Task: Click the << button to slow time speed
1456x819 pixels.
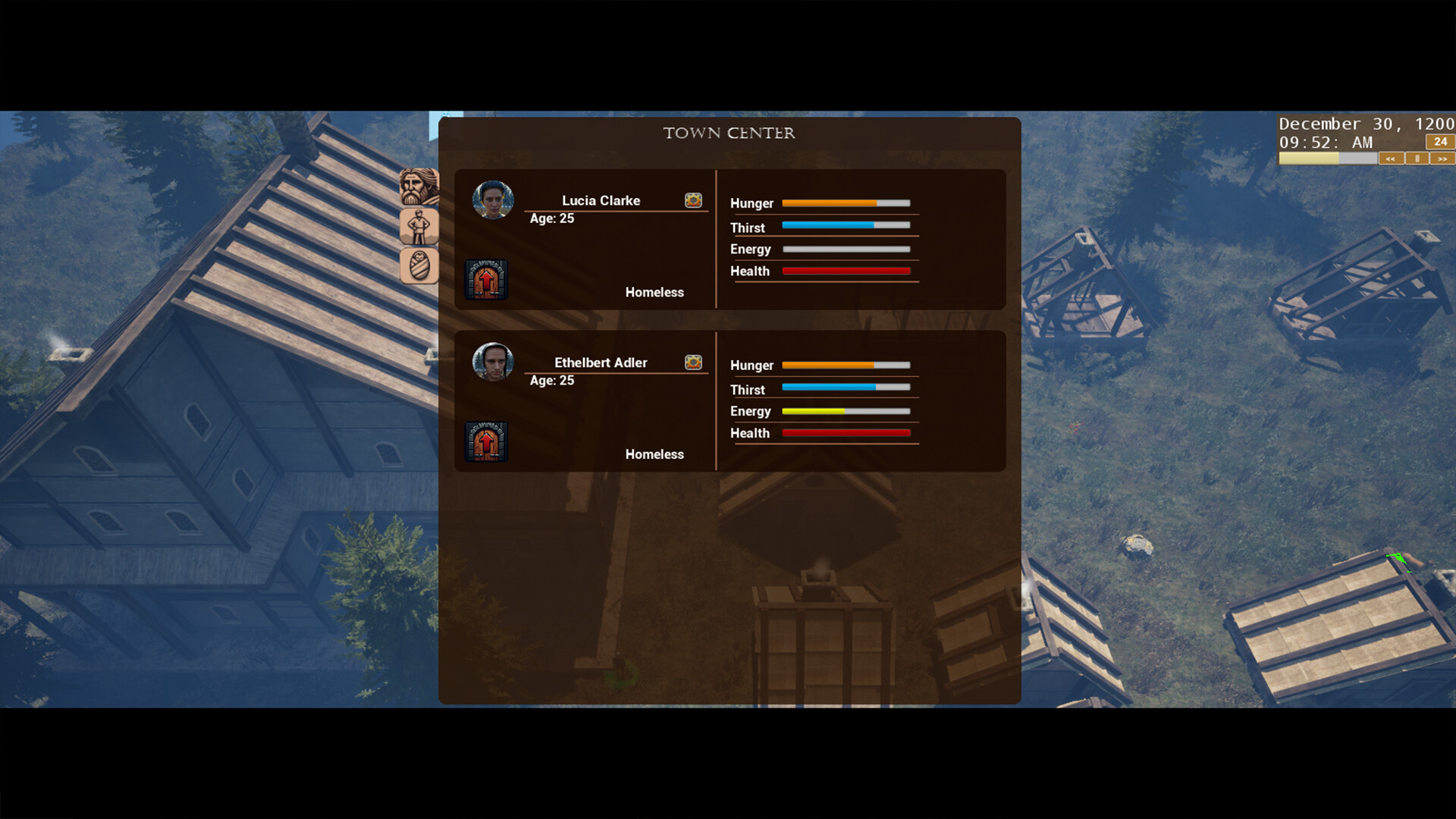Action: pyautogui.click(x=1392, y=158)
